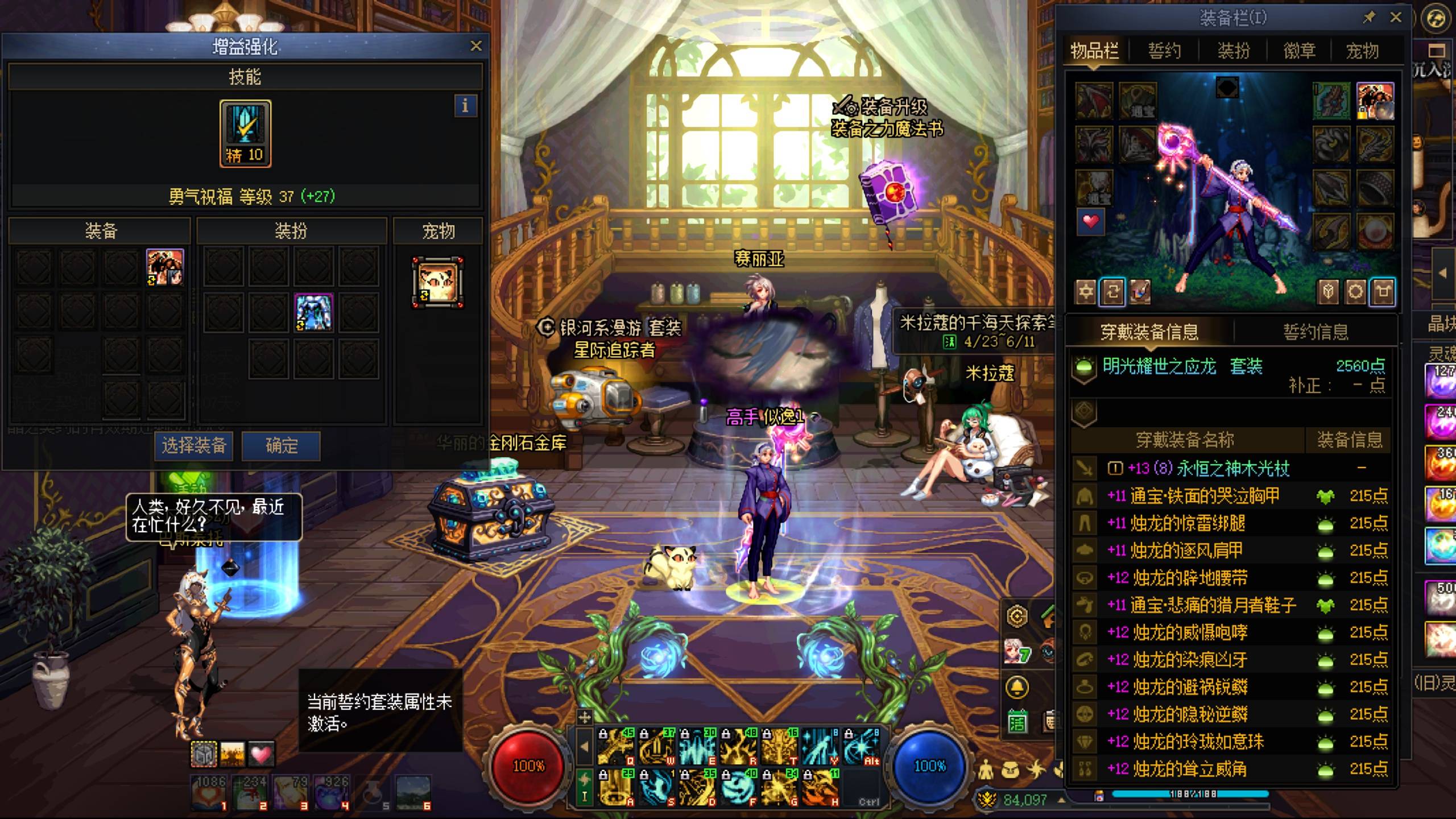Click the 选择装备 button

pyautogui.click(x=194, y=445)
